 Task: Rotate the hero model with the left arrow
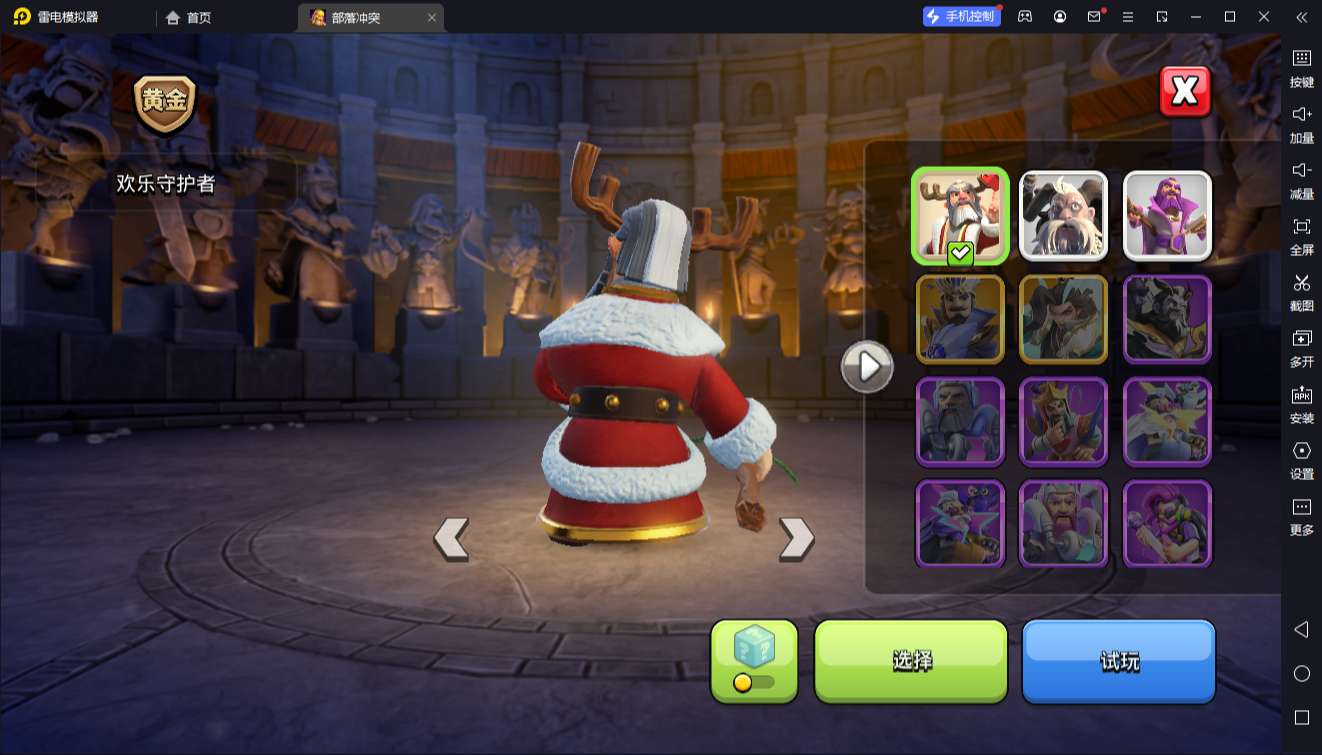coord(451,538)
